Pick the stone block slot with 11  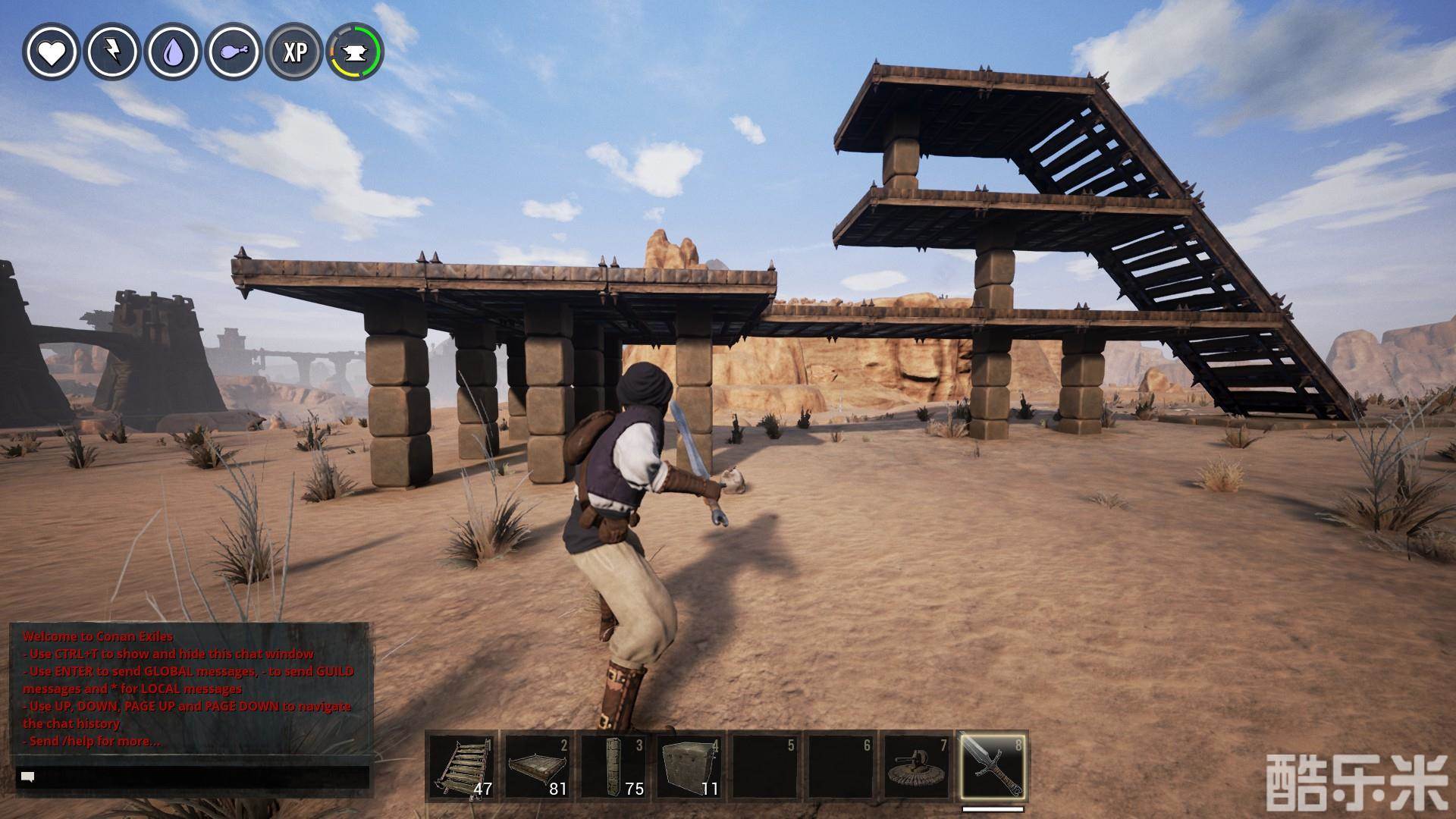pyautogui.click(x=689, y=766)
